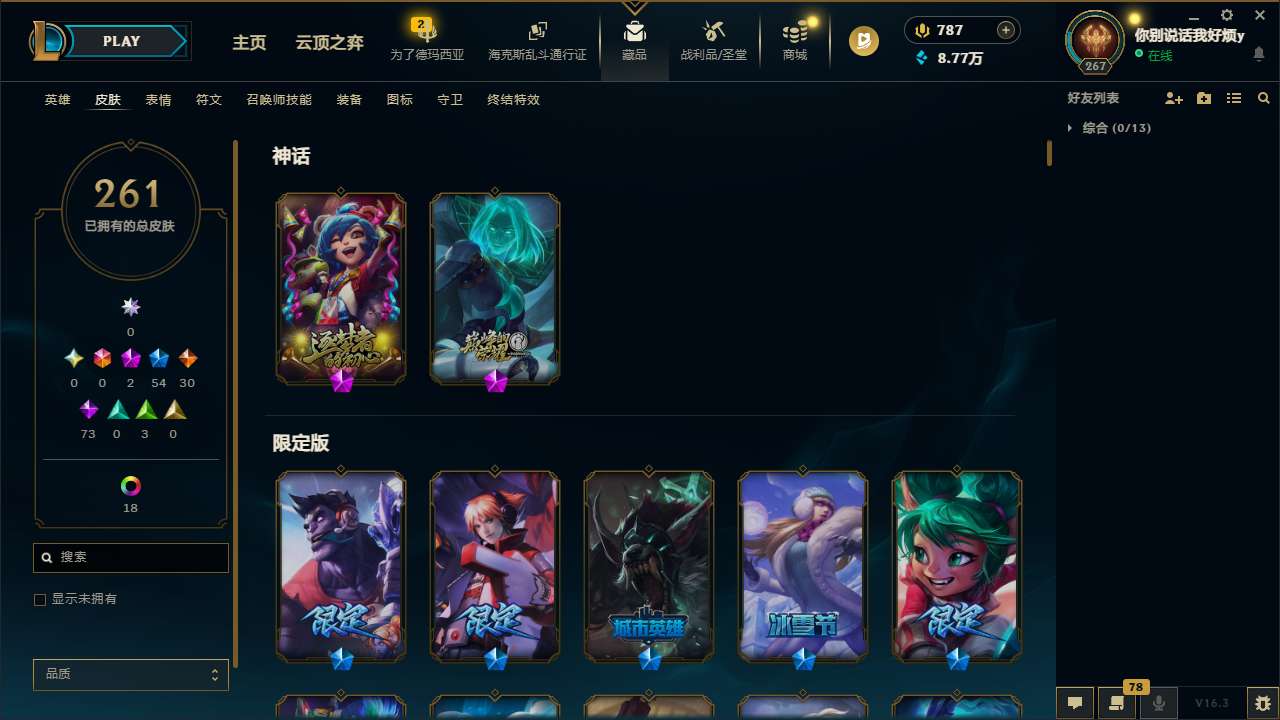Click the plus to add Riot Points
Image resolution: width=1280 pixels, height=720 pixels.
[x=1004, y=30]
